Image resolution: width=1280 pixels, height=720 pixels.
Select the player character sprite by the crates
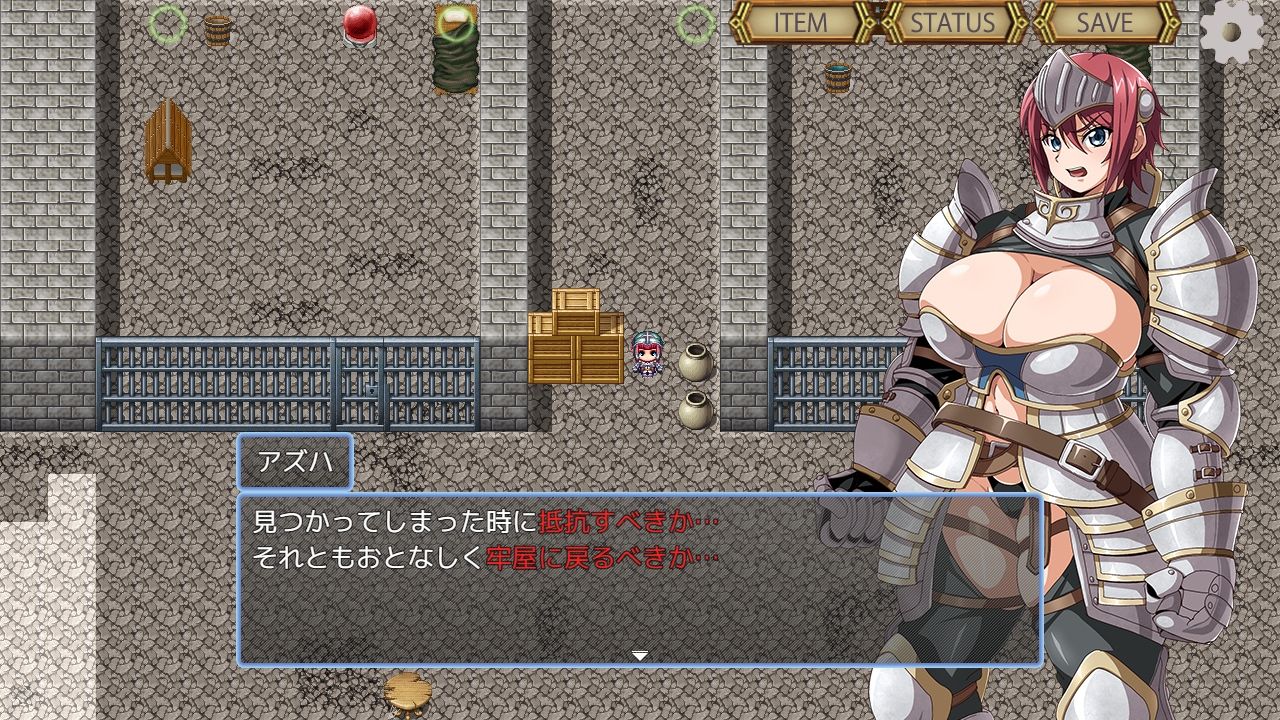coord(646,355)
